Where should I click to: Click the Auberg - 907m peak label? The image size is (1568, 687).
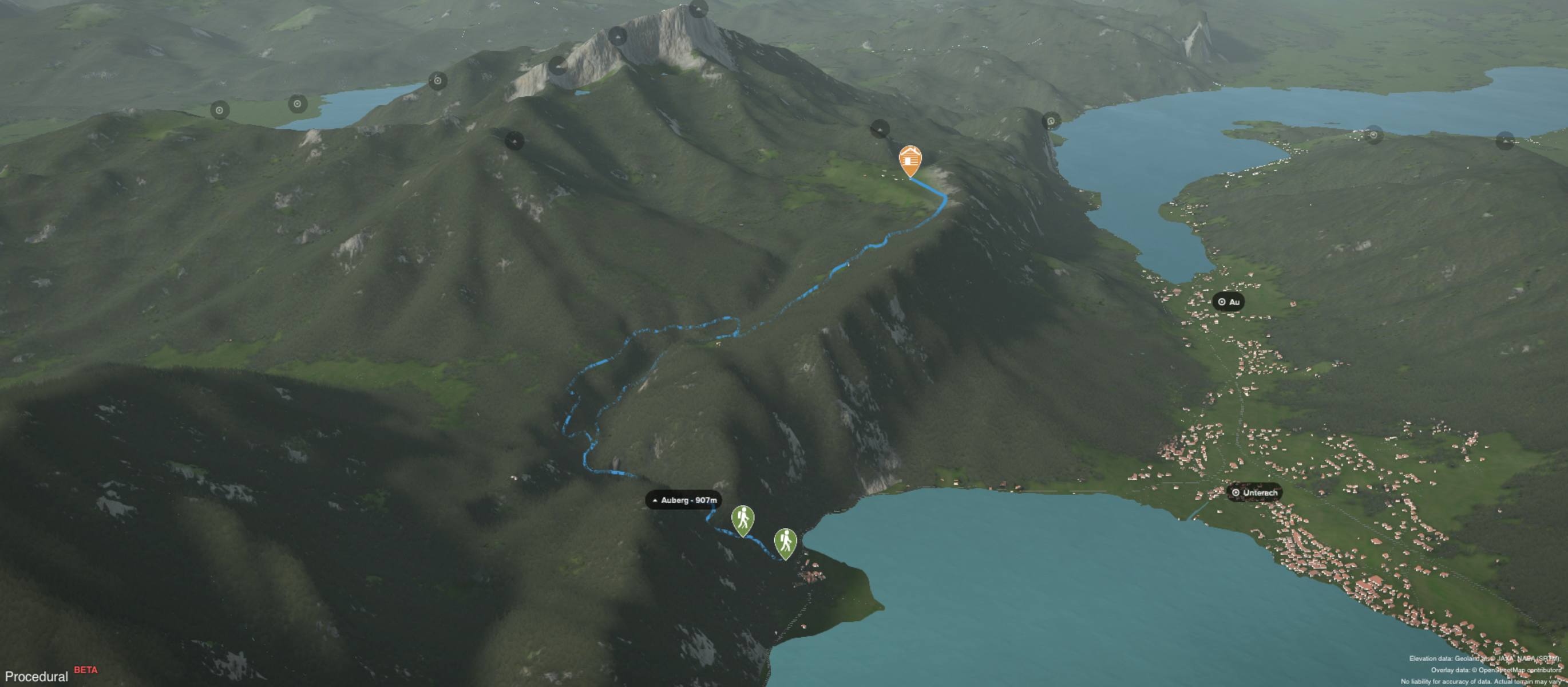pyautogui.click(x=683, y=500)
